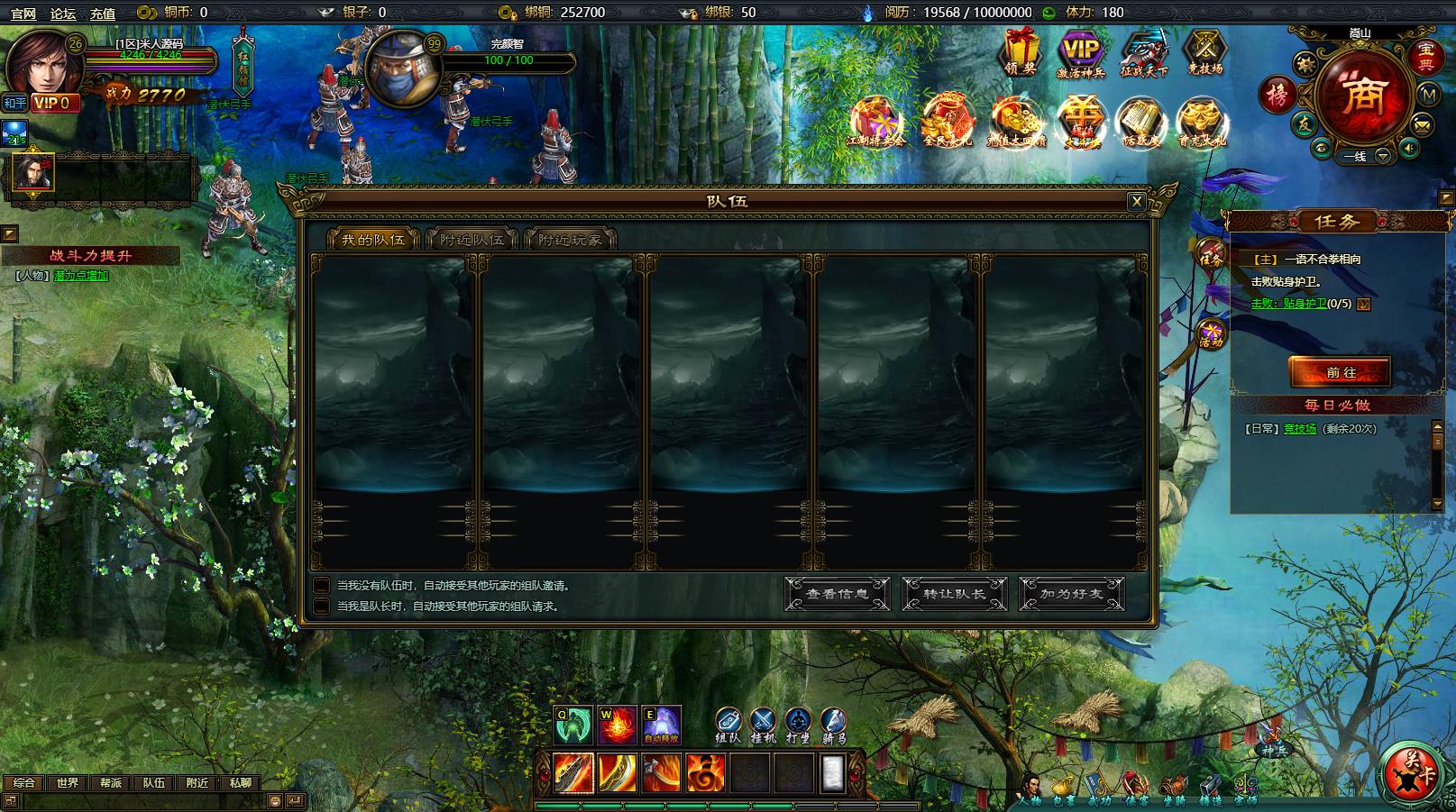Select the 世界 chat tab
The width and height of the screenshot is (1456, 812).
pos(68,783)
